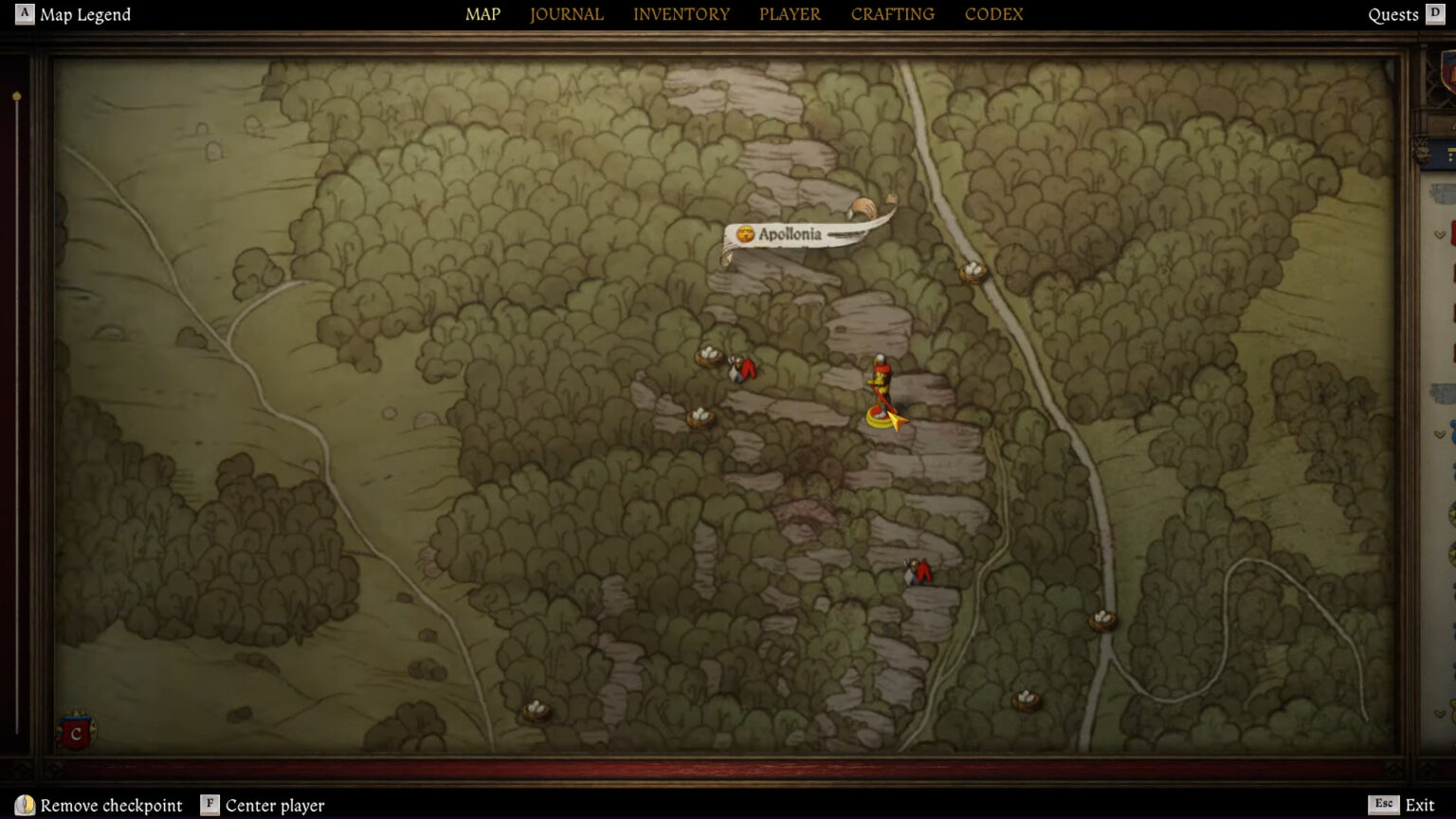1456x819 pixels.
Task: Select the Apollonia location banner
Action: tap(790, 234)
